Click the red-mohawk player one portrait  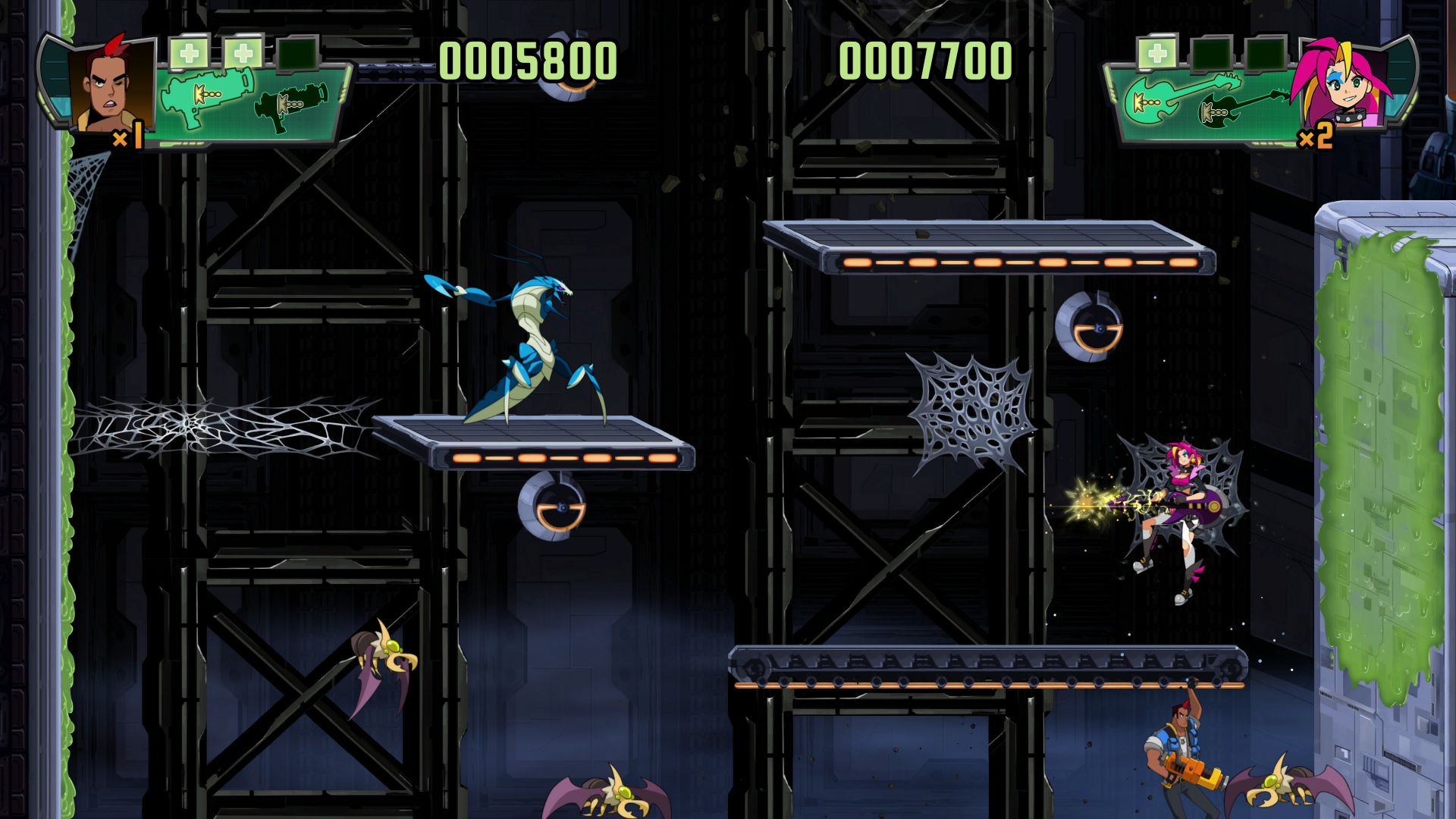click(108, 83)
